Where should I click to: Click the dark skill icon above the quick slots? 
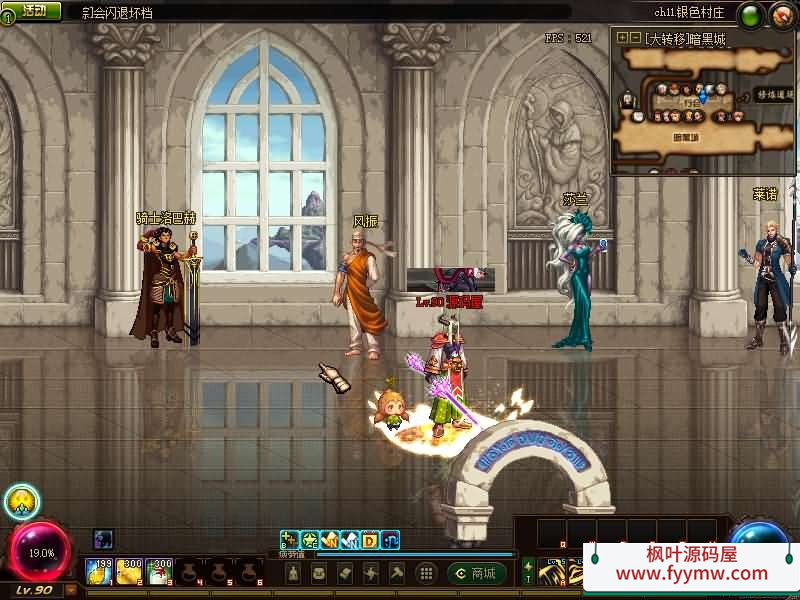103,539
